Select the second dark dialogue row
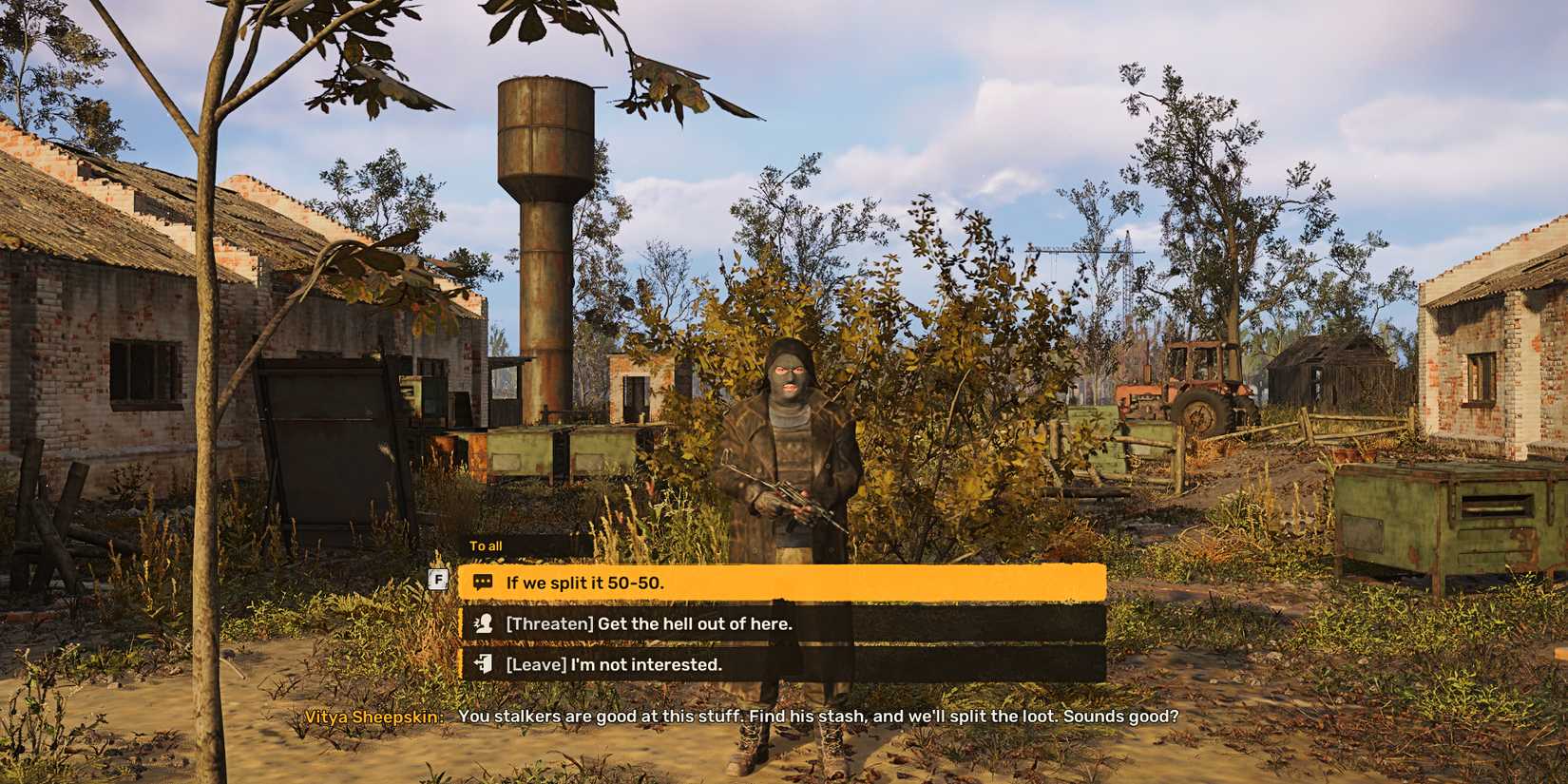The width and height of the screenshot is (1568, 784). point(779,623)
